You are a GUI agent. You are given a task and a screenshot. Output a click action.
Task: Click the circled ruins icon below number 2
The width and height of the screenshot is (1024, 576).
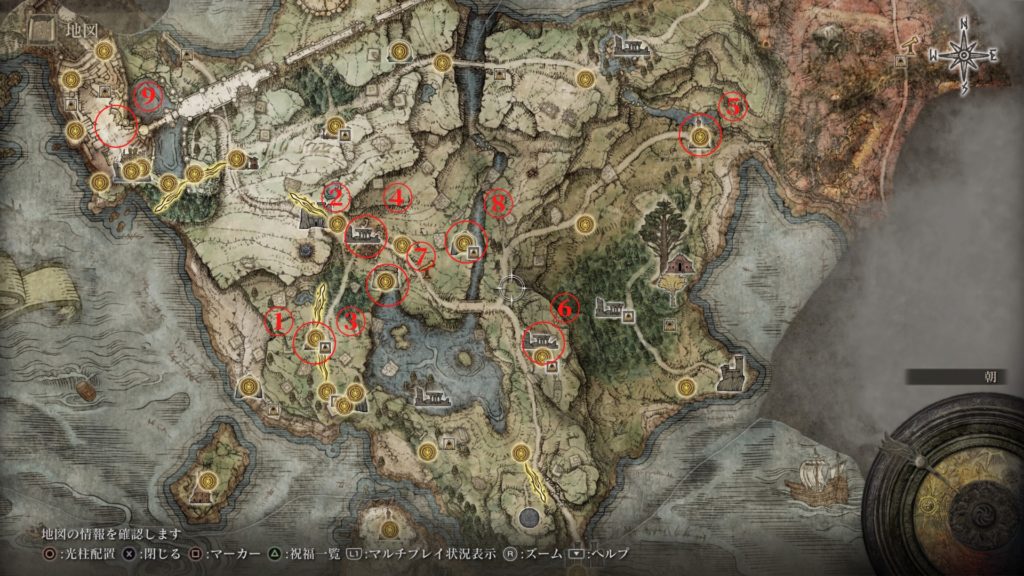(364, 234)
